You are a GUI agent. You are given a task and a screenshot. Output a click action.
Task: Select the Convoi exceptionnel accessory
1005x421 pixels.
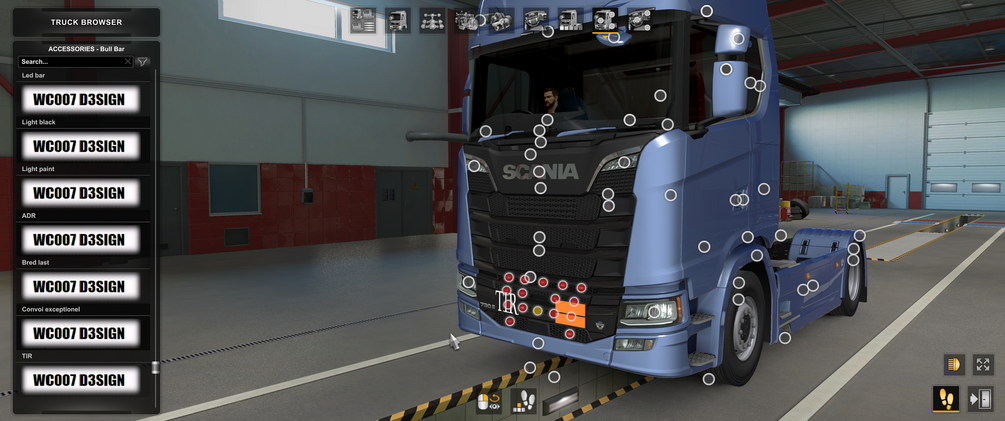tap(79, 333)
